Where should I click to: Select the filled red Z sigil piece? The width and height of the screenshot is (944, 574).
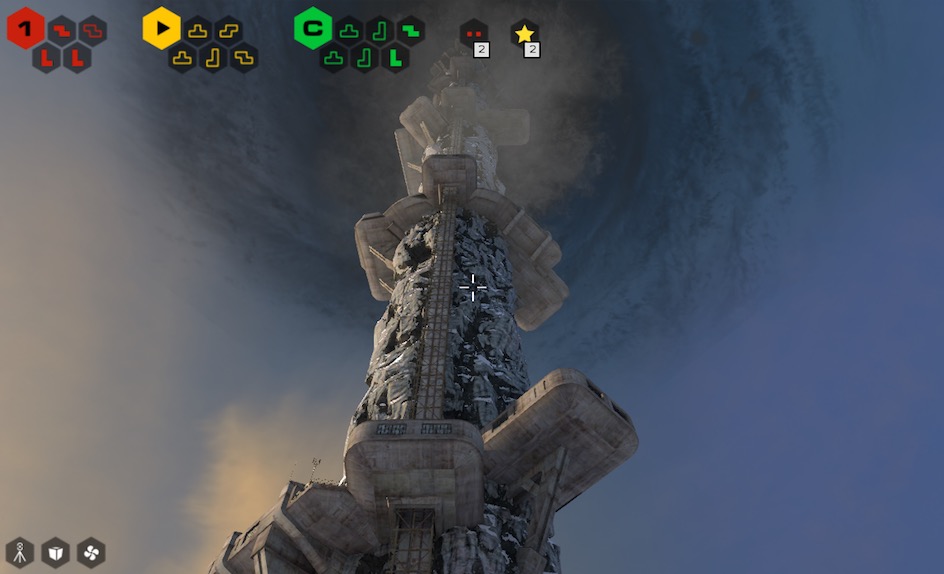62,30
